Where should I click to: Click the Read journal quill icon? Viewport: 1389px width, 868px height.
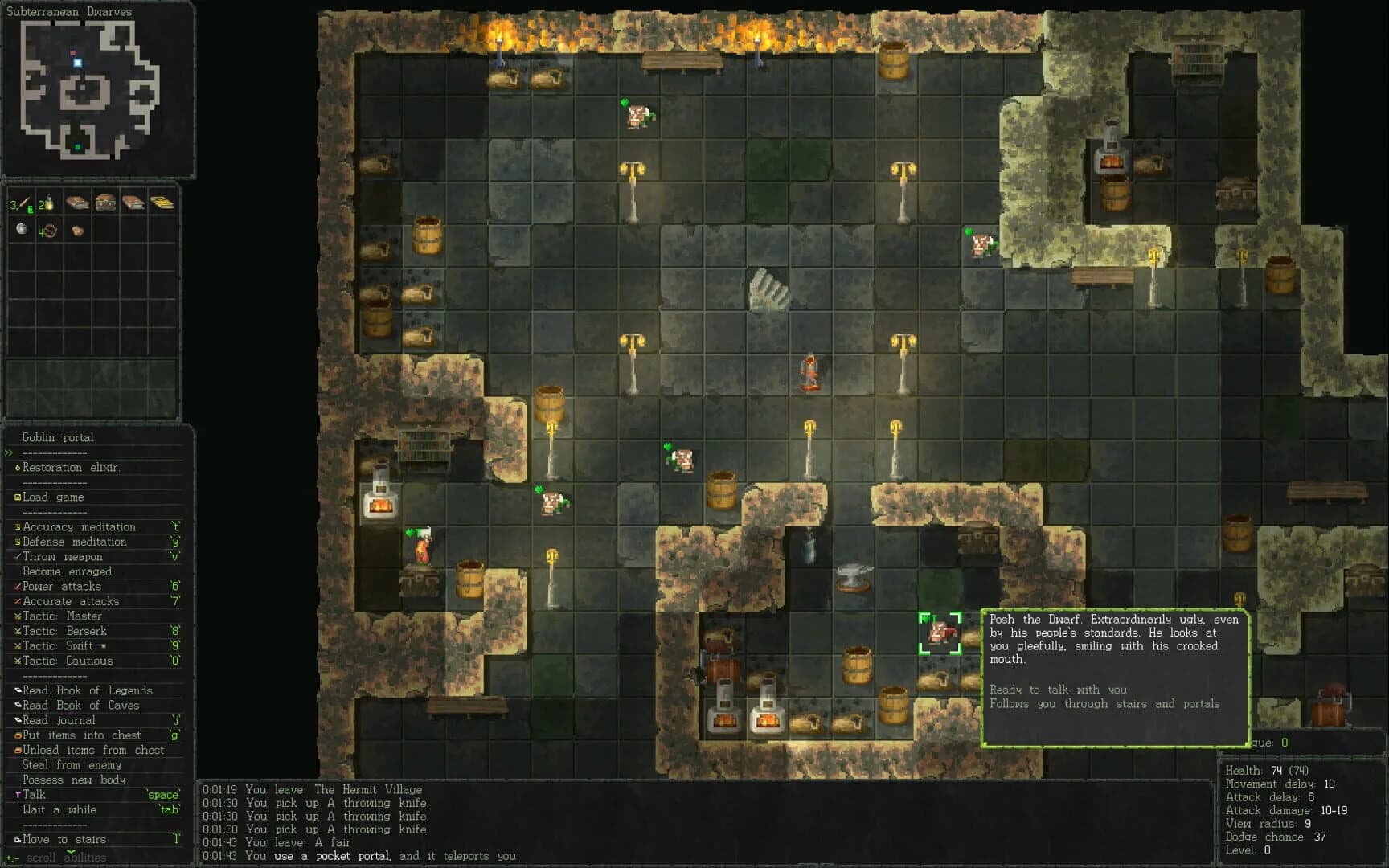coord(18,719)
